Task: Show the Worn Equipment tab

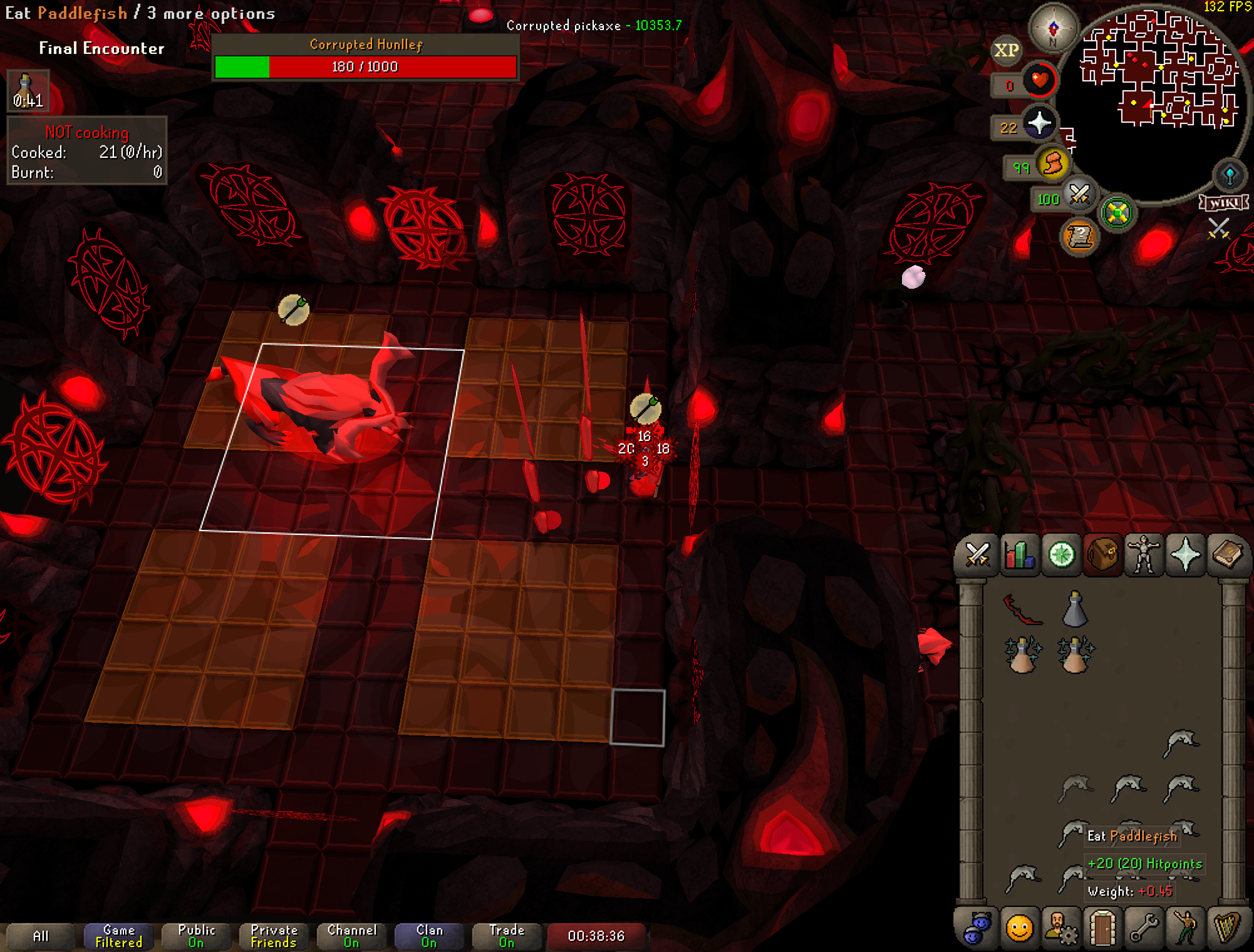Action: click(x=1144, y=555)
